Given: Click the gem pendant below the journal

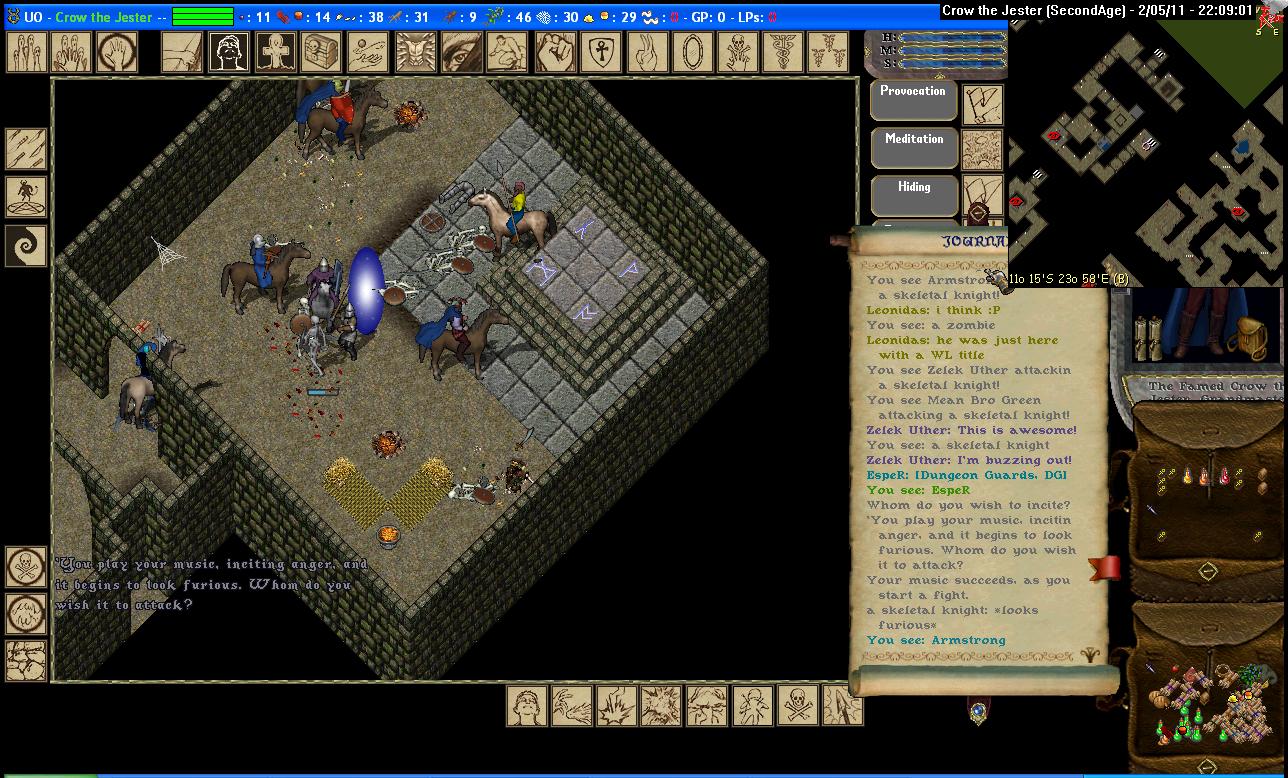Looking at the screenshot, I should tap(978, 712).
